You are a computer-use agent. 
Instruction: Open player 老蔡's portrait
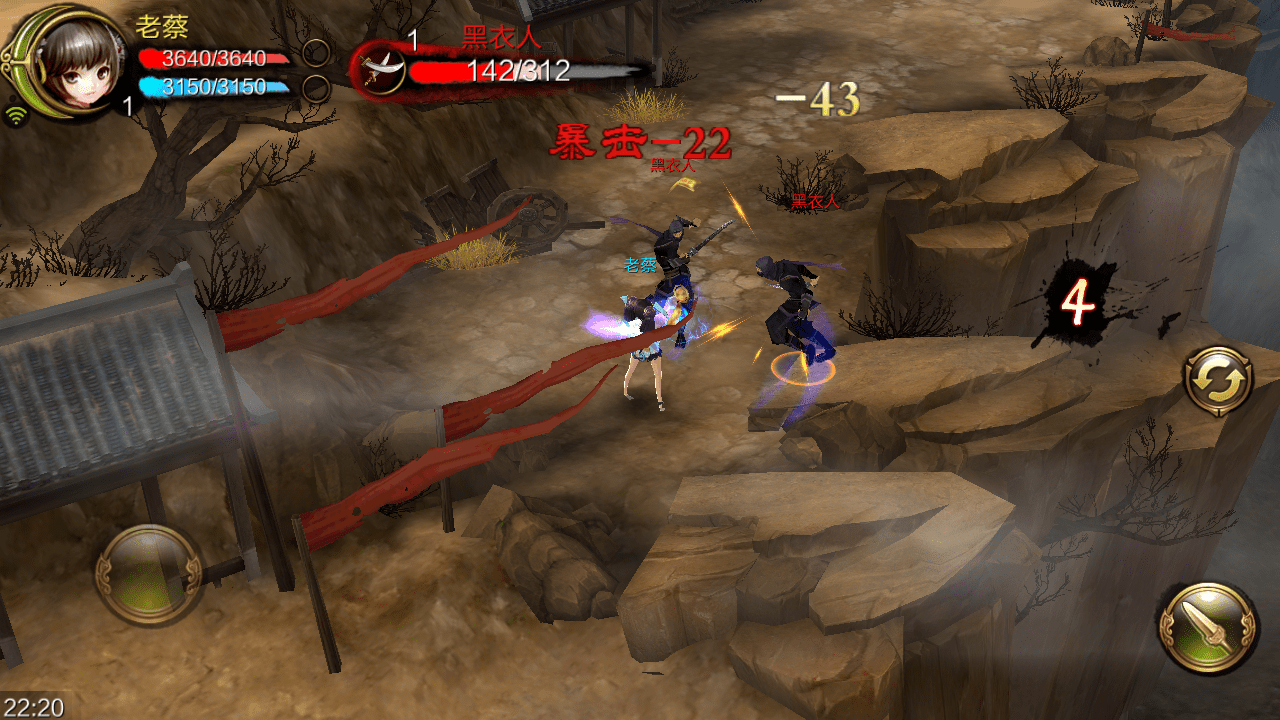click(x=70, y=62)
